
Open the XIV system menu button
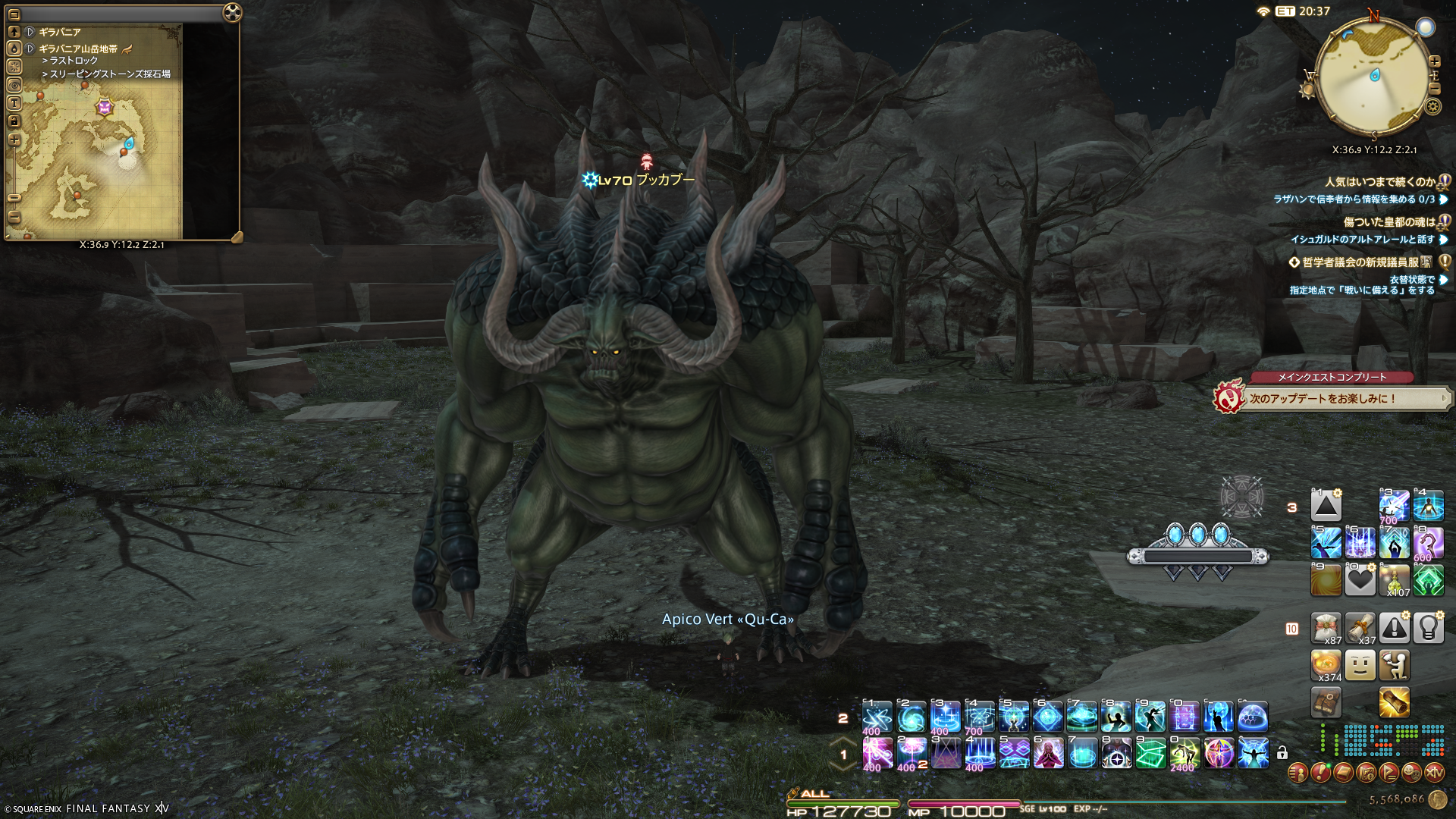click(1434, 773)
